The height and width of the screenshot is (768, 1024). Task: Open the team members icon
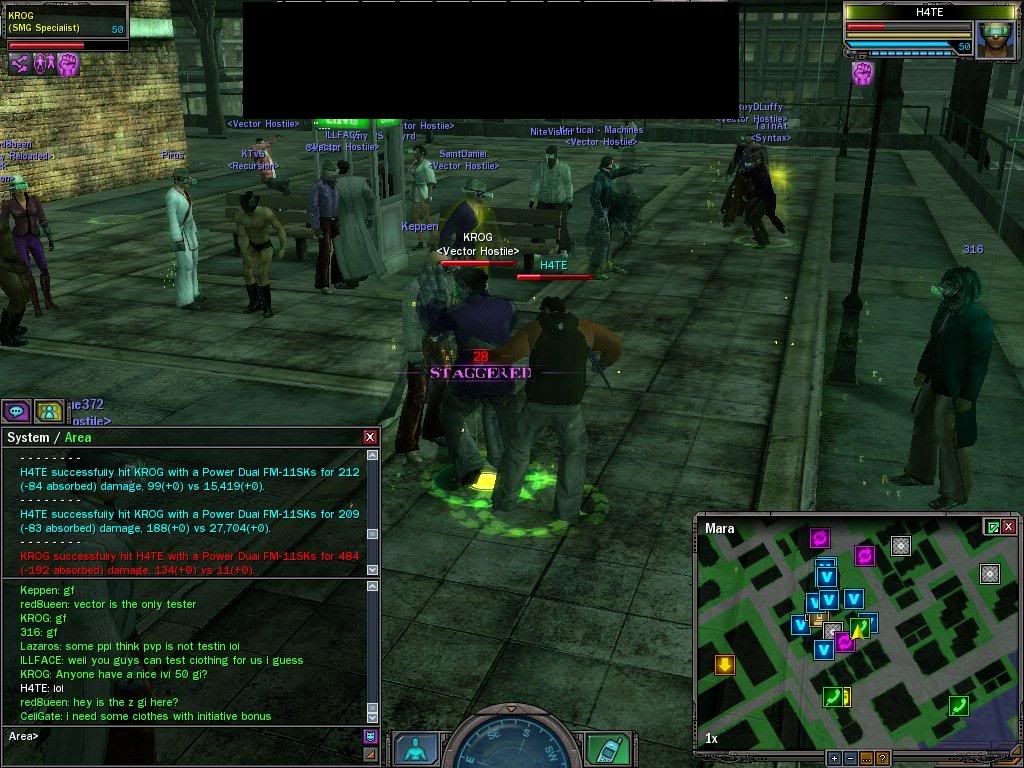(47, 410)
